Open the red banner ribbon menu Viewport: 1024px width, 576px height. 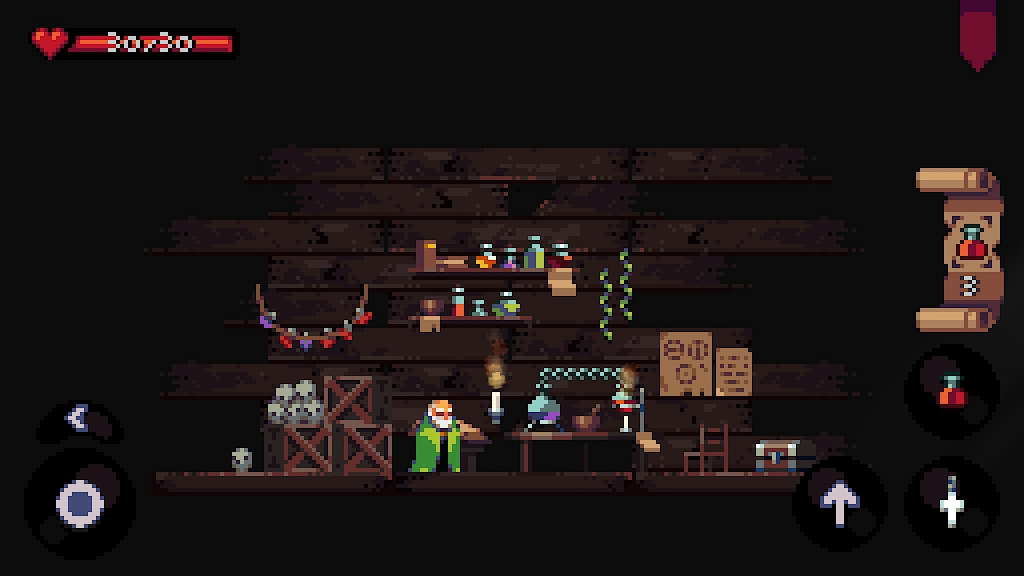[977, 35]
